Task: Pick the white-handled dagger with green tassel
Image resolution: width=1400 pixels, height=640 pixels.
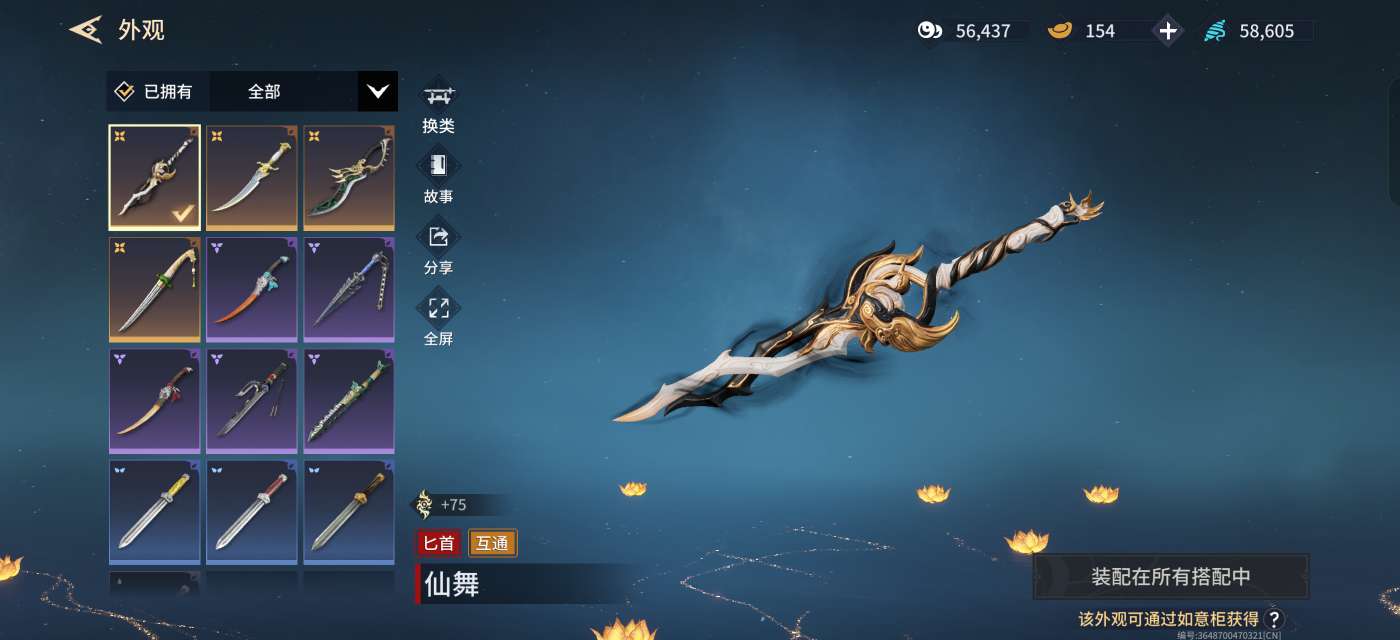Action: [154, 289]
